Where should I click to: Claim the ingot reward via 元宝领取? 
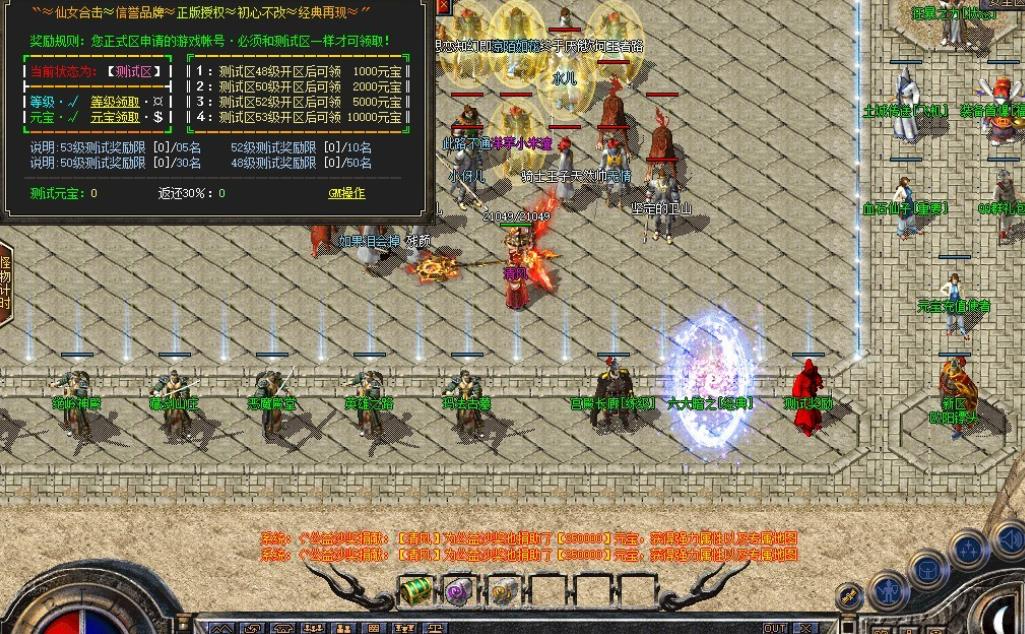coord(115,117)
